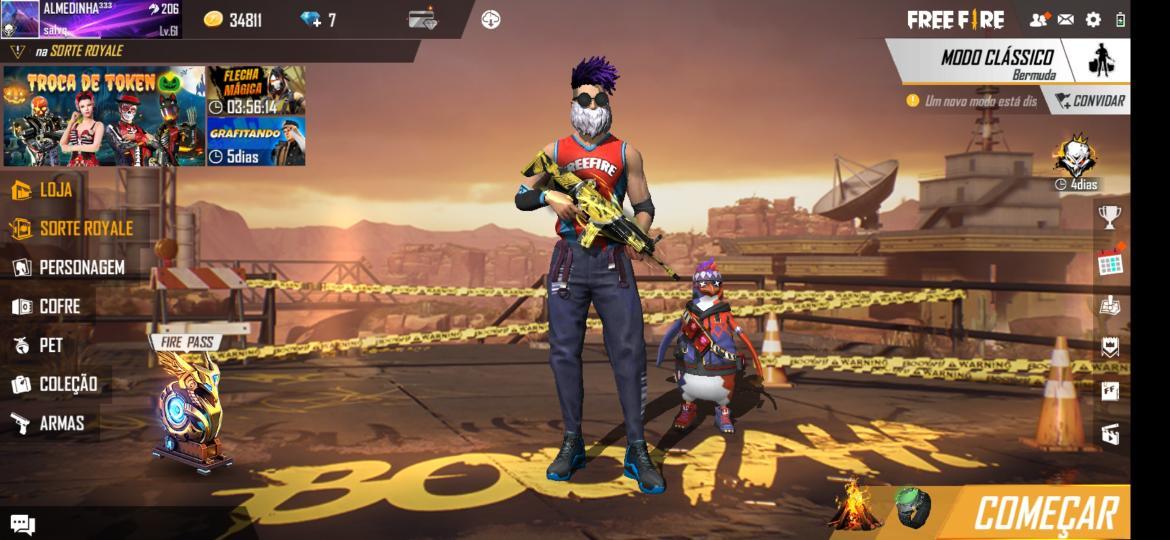Open the chat speech bubble icon
The height and width of the screenshot is (540, 1170).
tap(23, 524)
